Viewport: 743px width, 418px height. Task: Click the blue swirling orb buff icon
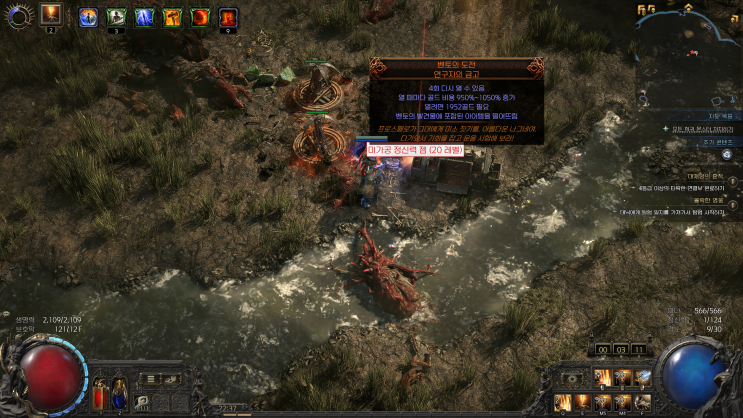pyautogui.click(x=88, y=17)
